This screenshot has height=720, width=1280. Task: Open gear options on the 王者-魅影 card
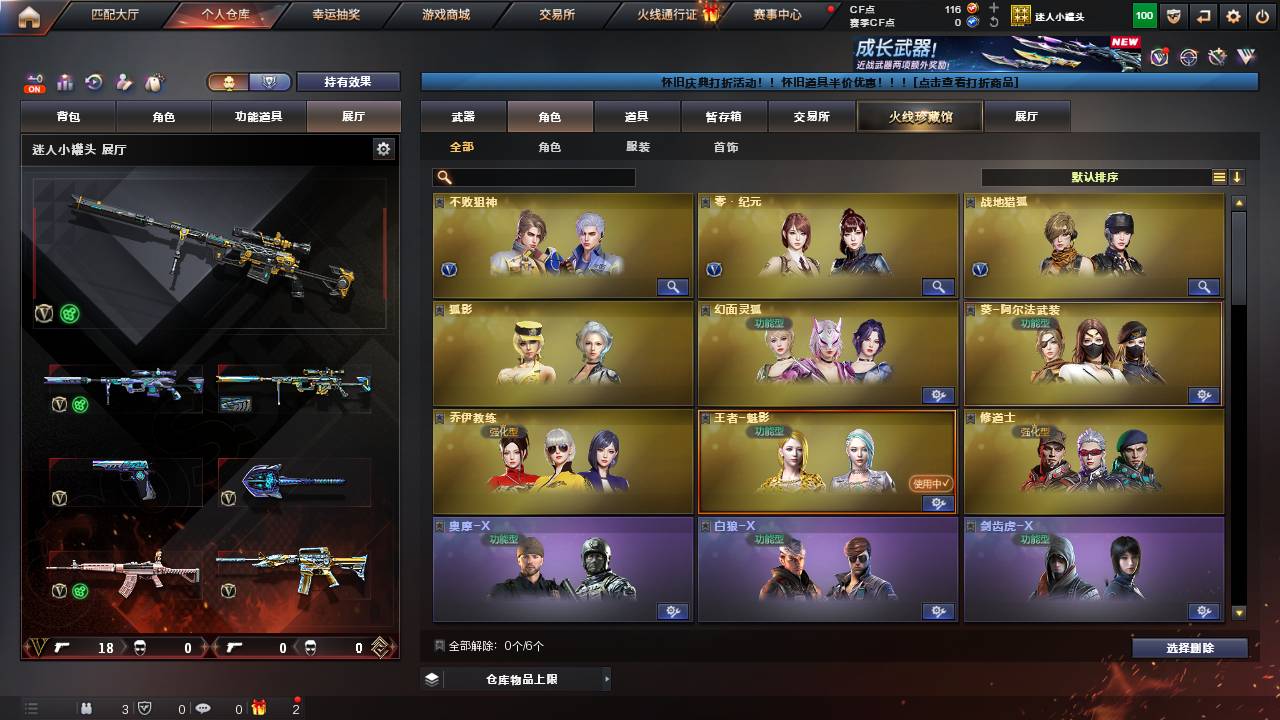[x=938, y=504]
